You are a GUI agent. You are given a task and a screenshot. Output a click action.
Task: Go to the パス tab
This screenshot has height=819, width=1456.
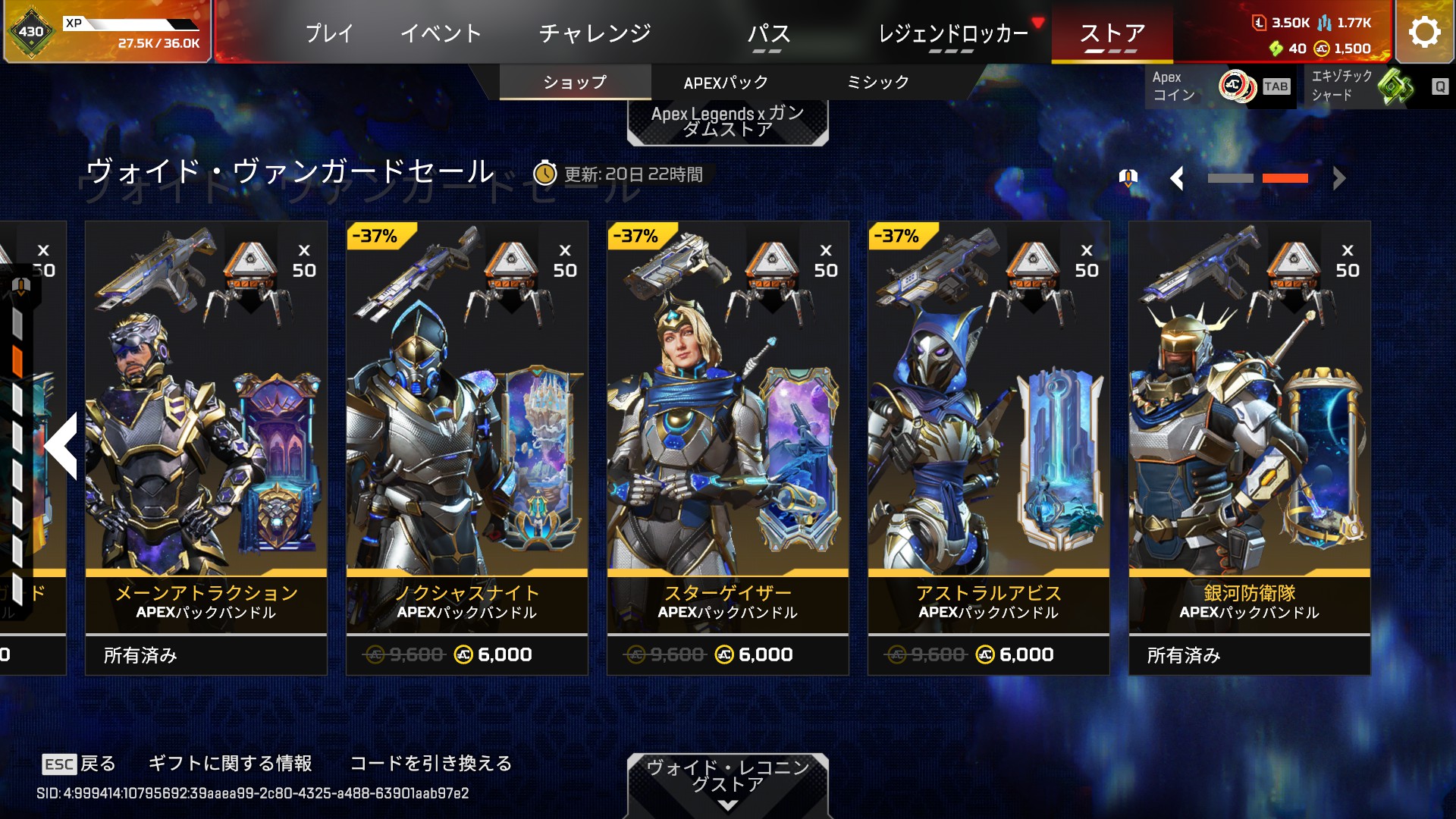[768, 33]
